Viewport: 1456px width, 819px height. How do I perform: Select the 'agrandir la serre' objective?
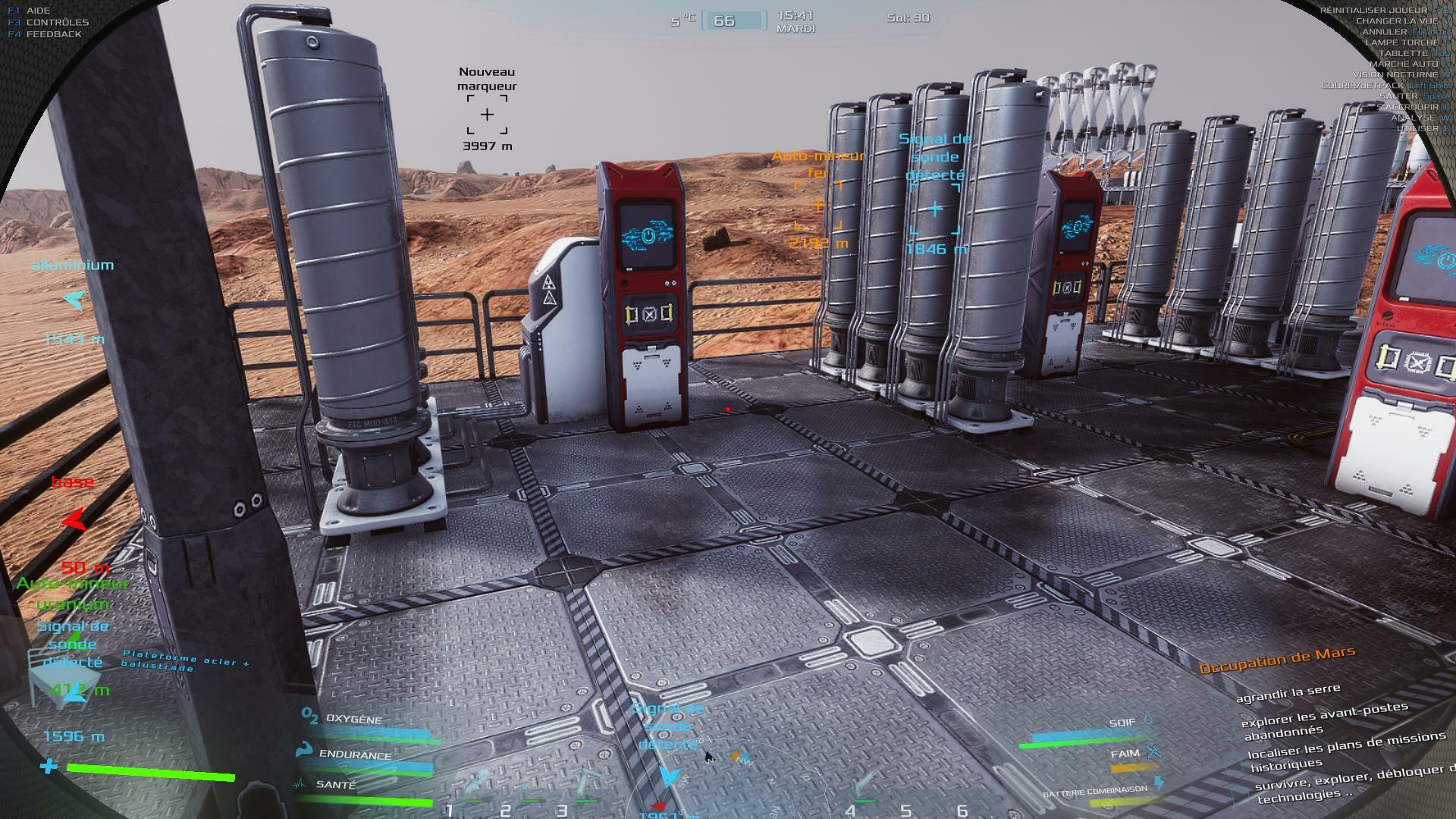(x=1288, y=693)
